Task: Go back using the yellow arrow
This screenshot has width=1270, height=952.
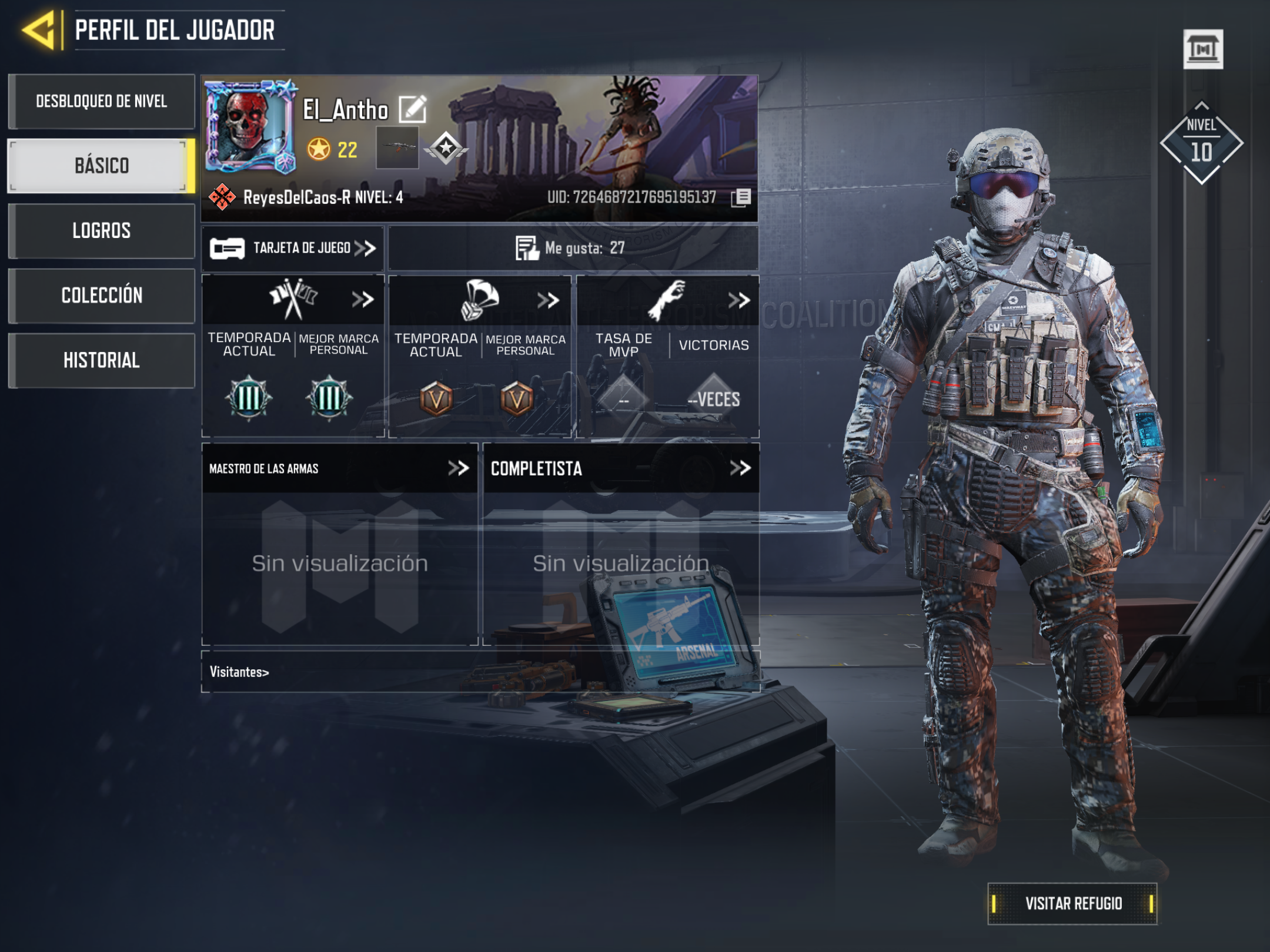Action: [39, 31]
